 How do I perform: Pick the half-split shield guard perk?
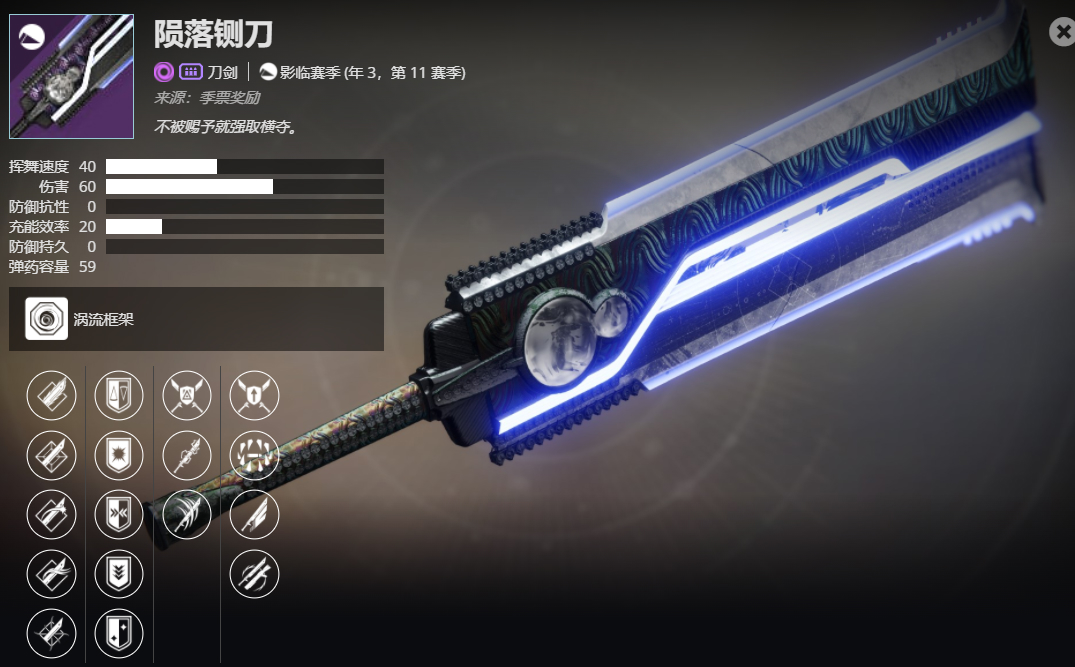pyautogui.click(x=119, y=396)
